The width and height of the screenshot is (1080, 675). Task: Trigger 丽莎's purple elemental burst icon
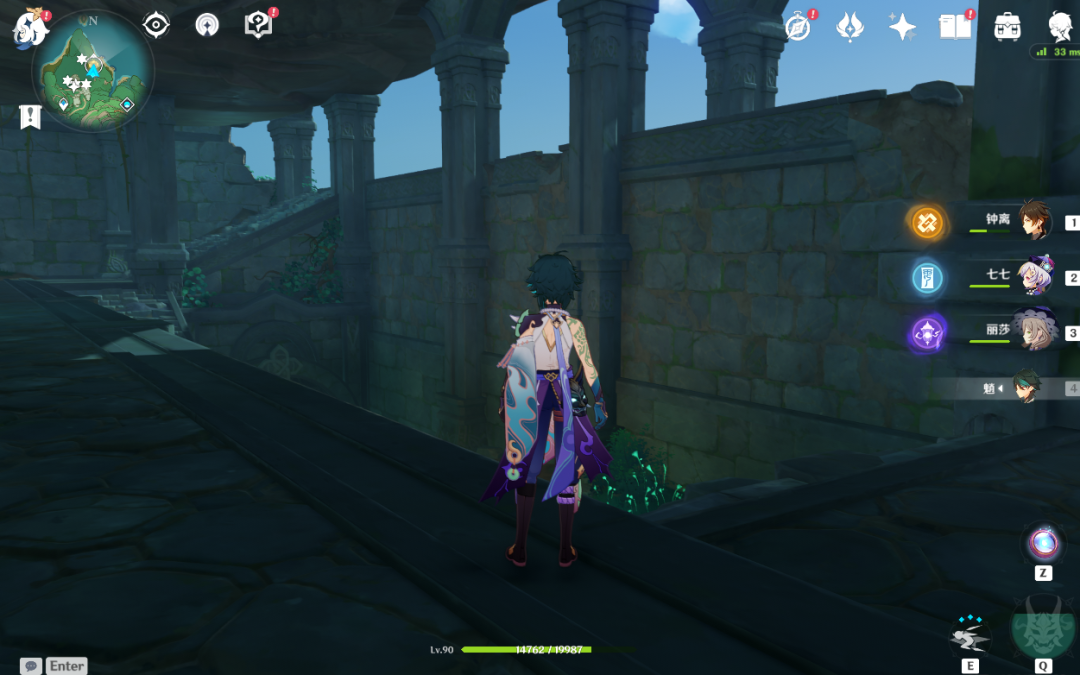(926, 333)
